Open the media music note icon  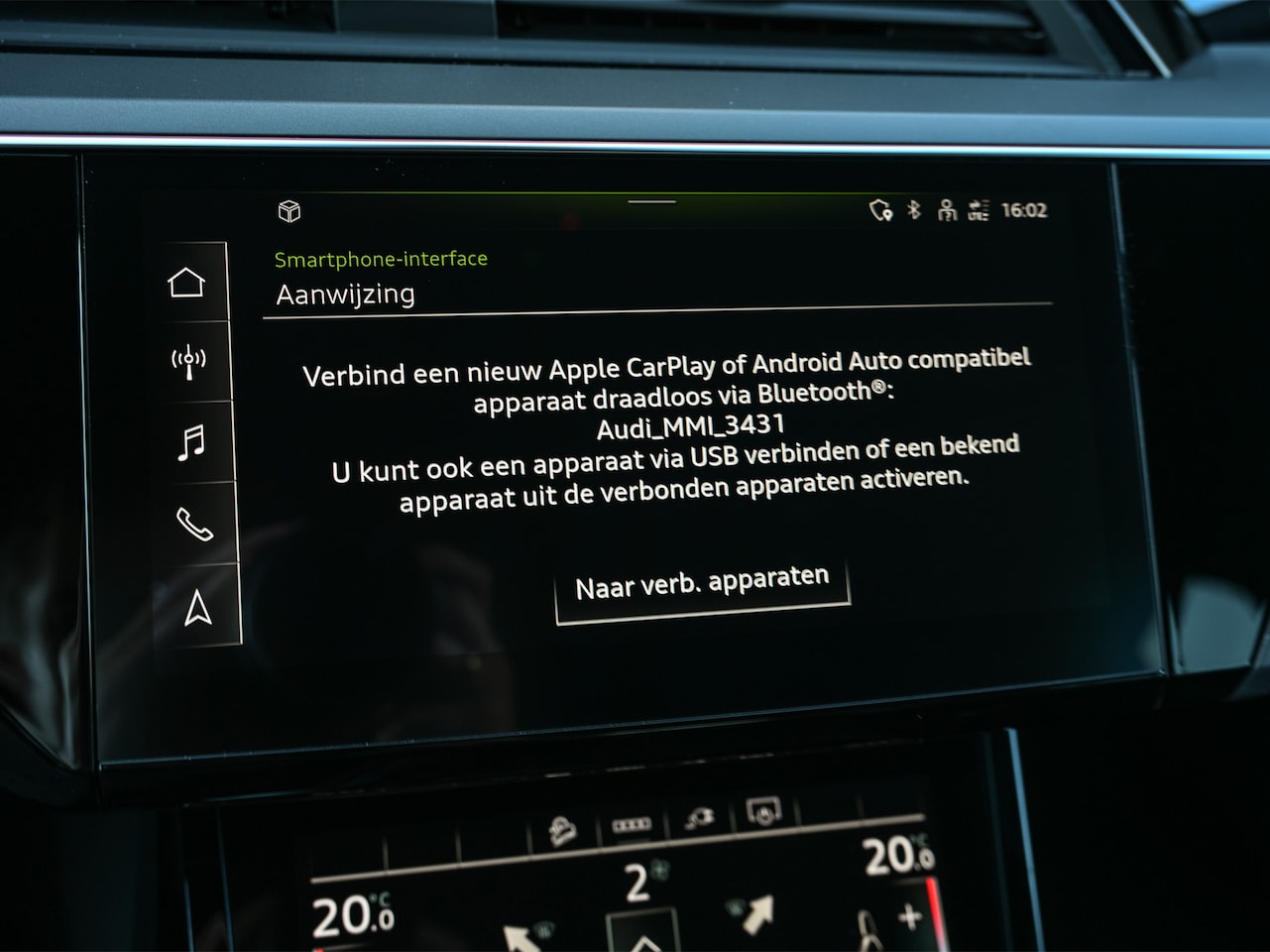[190, 442]
